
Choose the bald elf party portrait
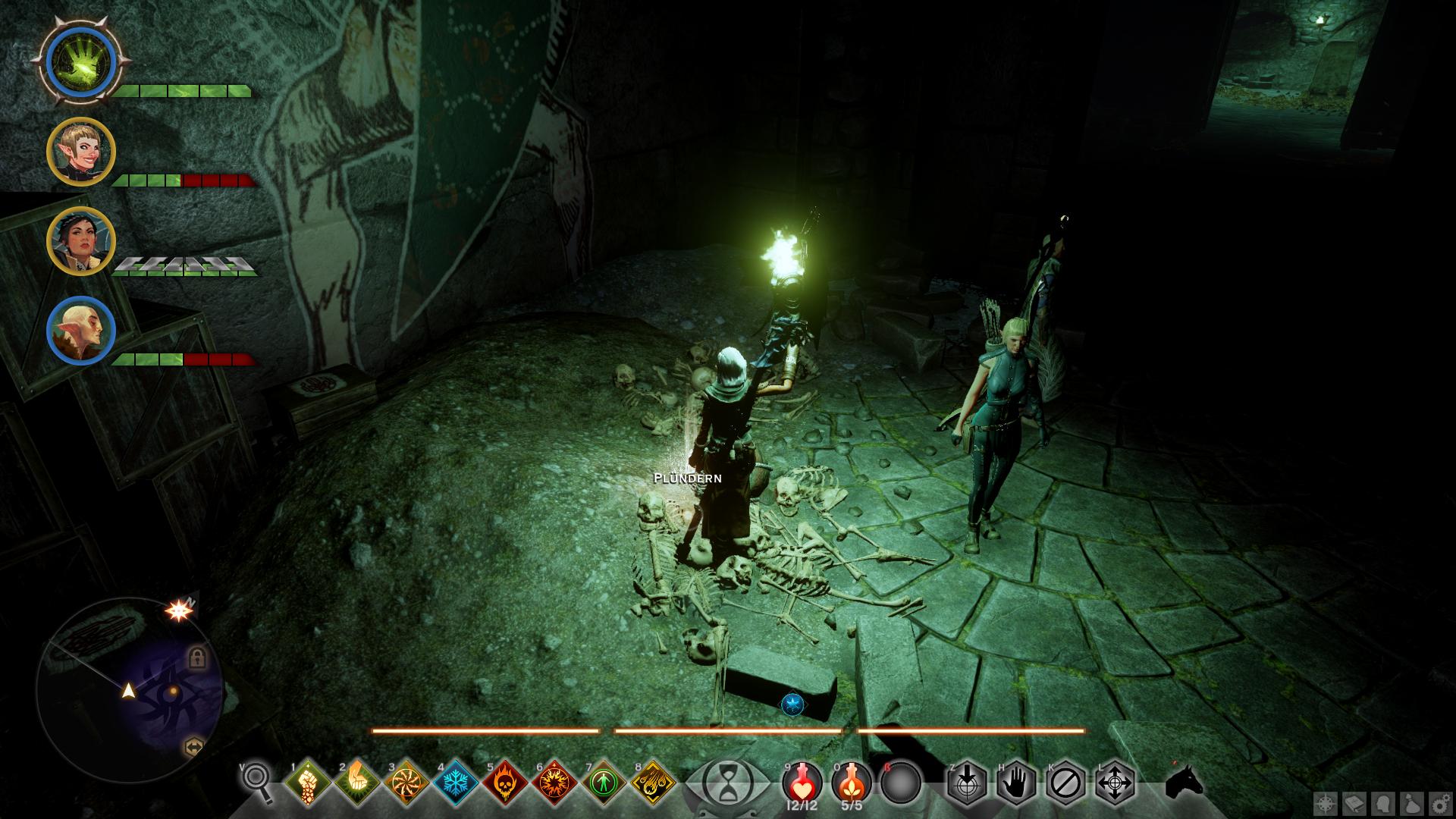coord(80,331)
